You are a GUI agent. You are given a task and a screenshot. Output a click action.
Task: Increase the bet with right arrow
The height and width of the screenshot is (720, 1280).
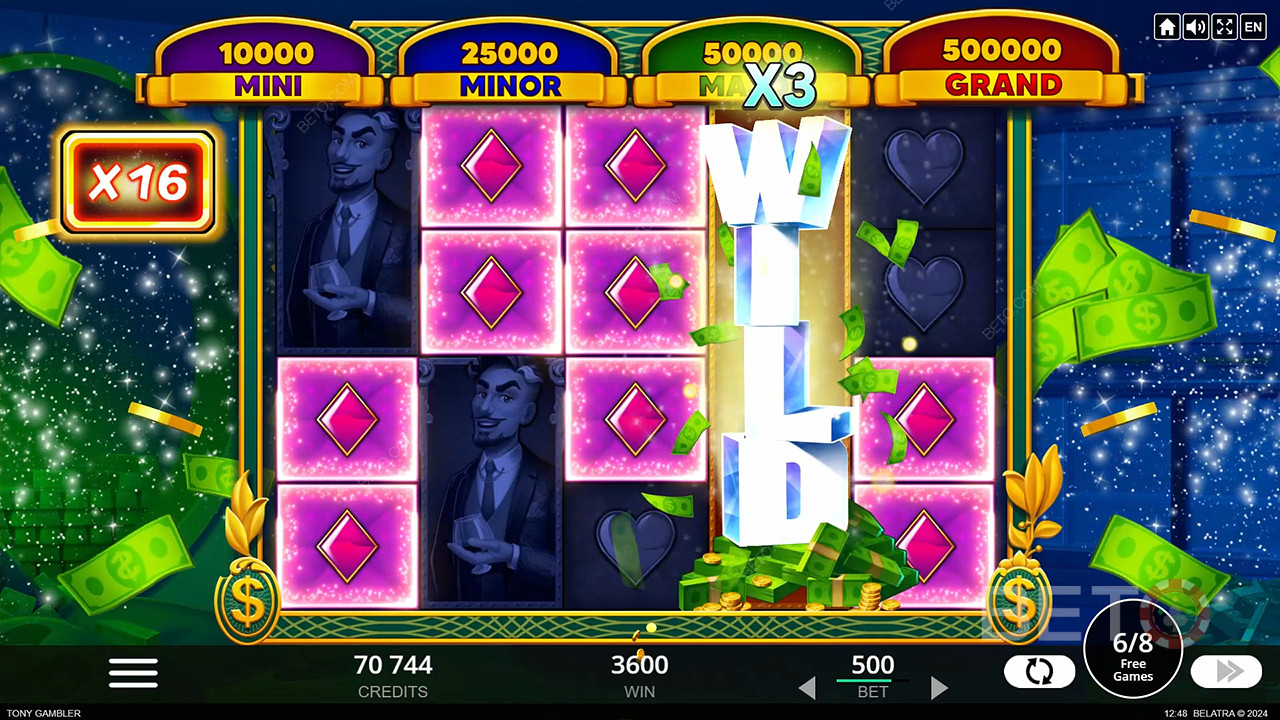pyautogui.click(x=938, y=688)
